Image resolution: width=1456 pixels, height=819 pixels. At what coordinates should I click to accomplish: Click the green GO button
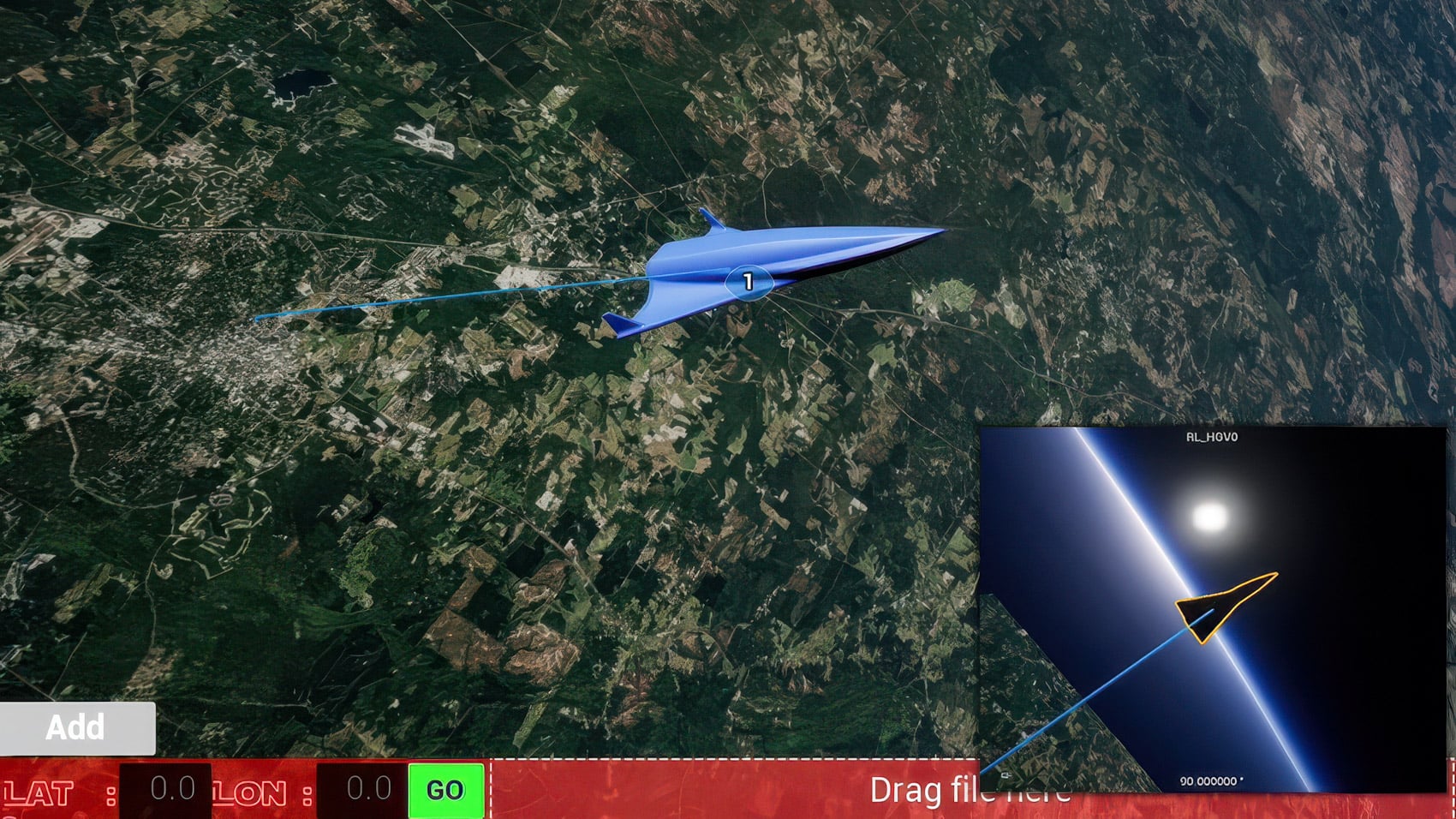[445, 790]
